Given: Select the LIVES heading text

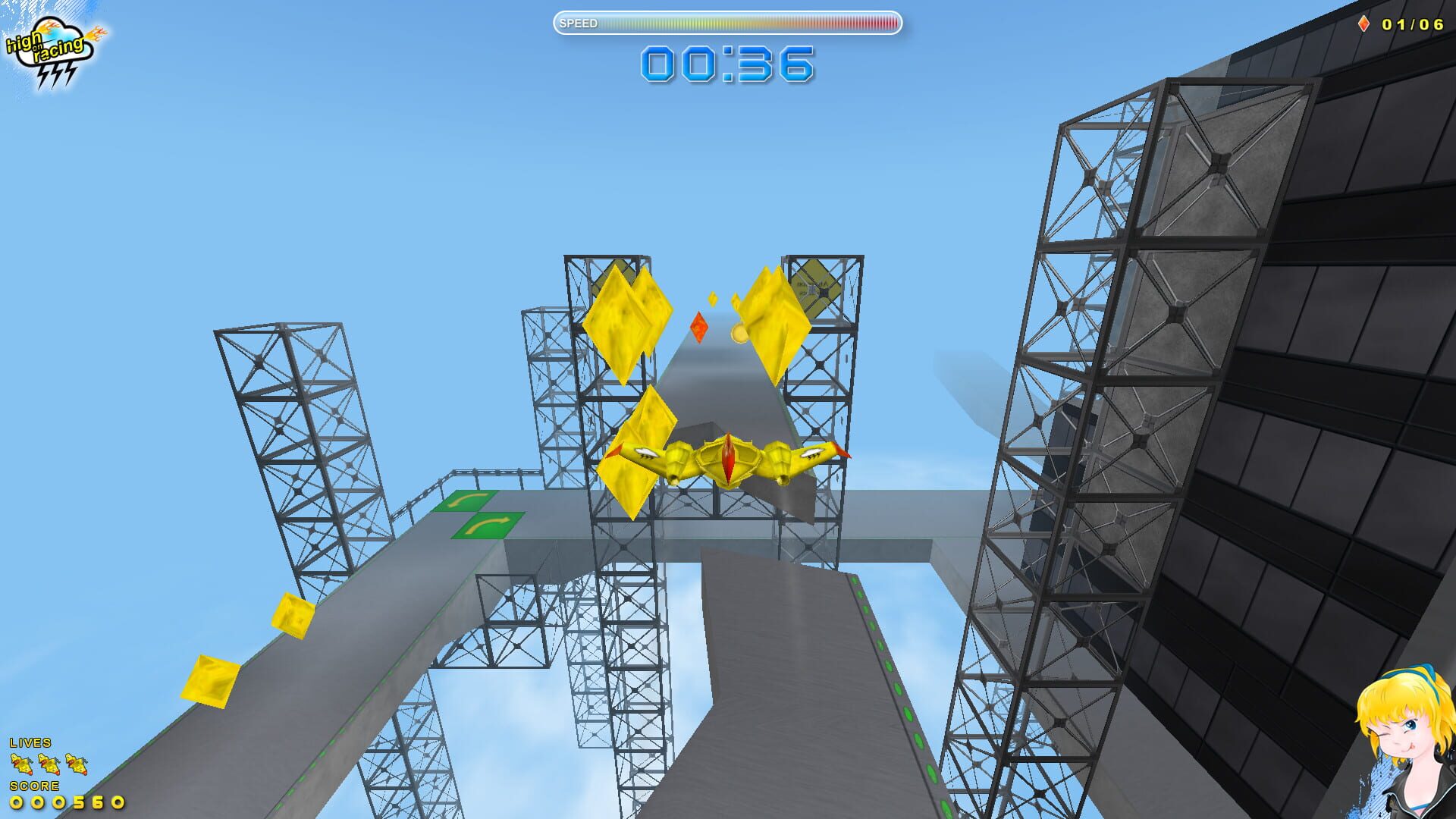Looking at the screenshot, I should tap(32, 744).
